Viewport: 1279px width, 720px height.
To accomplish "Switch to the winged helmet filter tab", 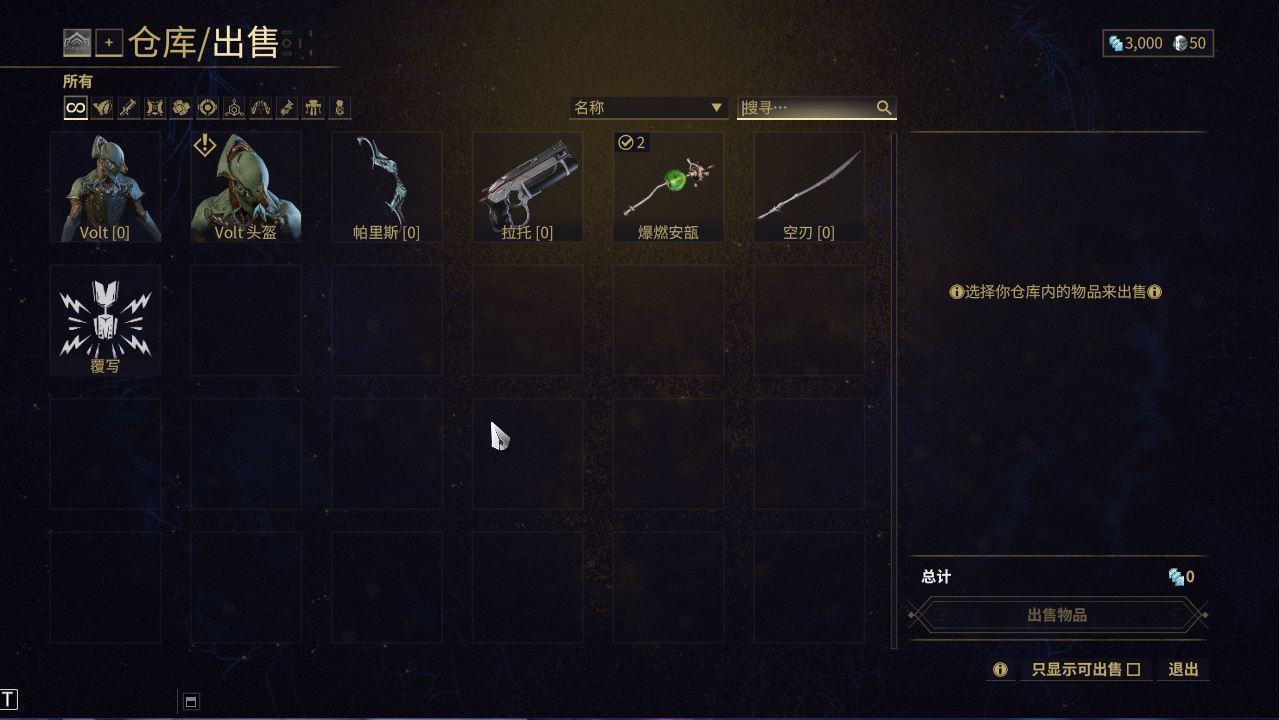I will click(102, 108).
